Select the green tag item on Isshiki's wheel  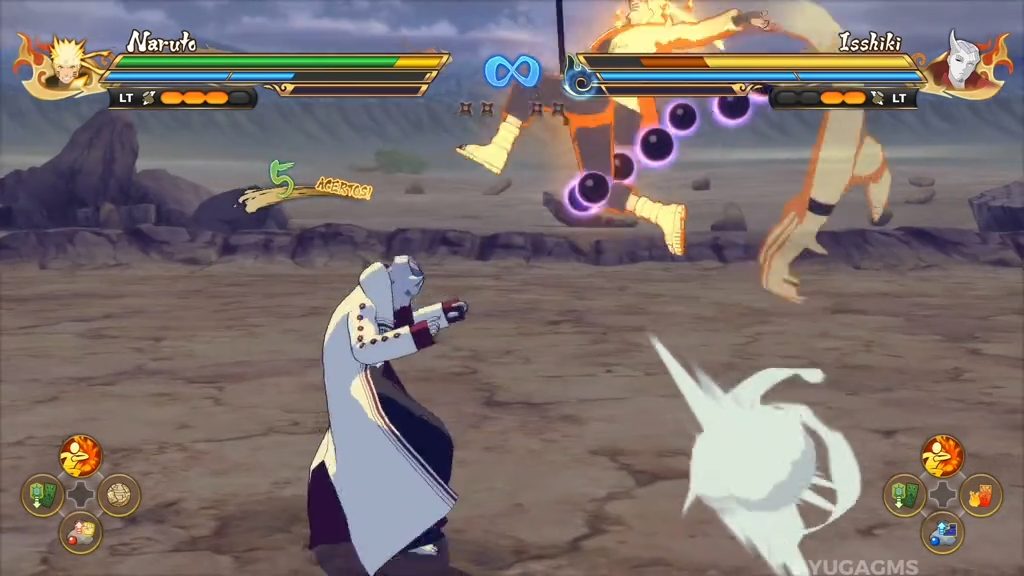904,495
